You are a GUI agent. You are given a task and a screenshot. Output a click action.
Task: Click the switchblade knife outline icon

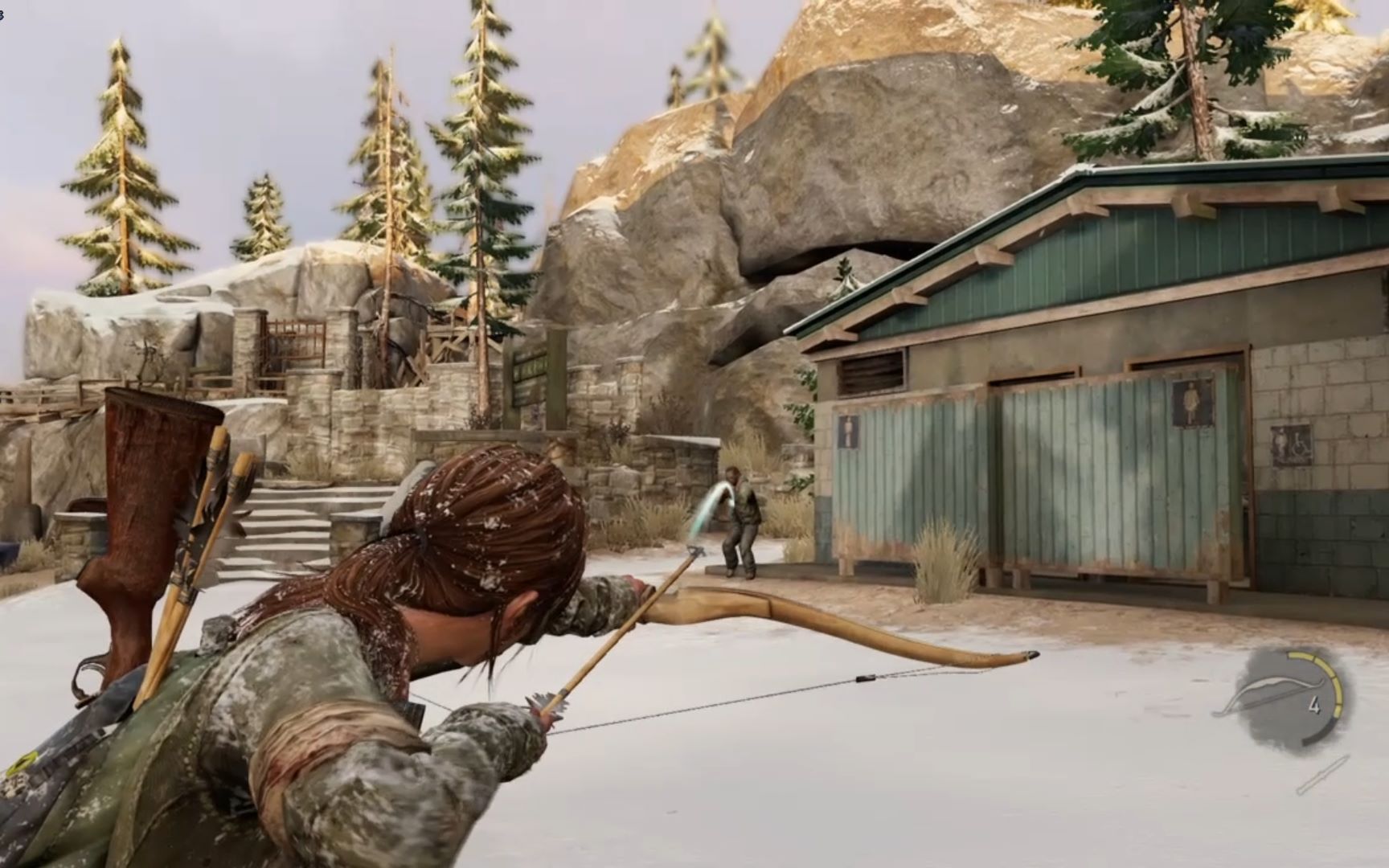[x=1322, y=776]
